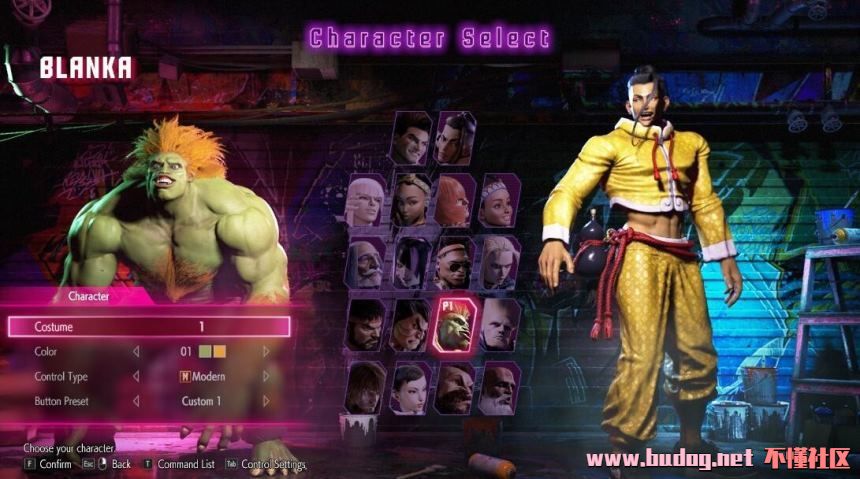860x479 pixels.
Task: Select the Costume row
Action: click(x=149, y=327)
